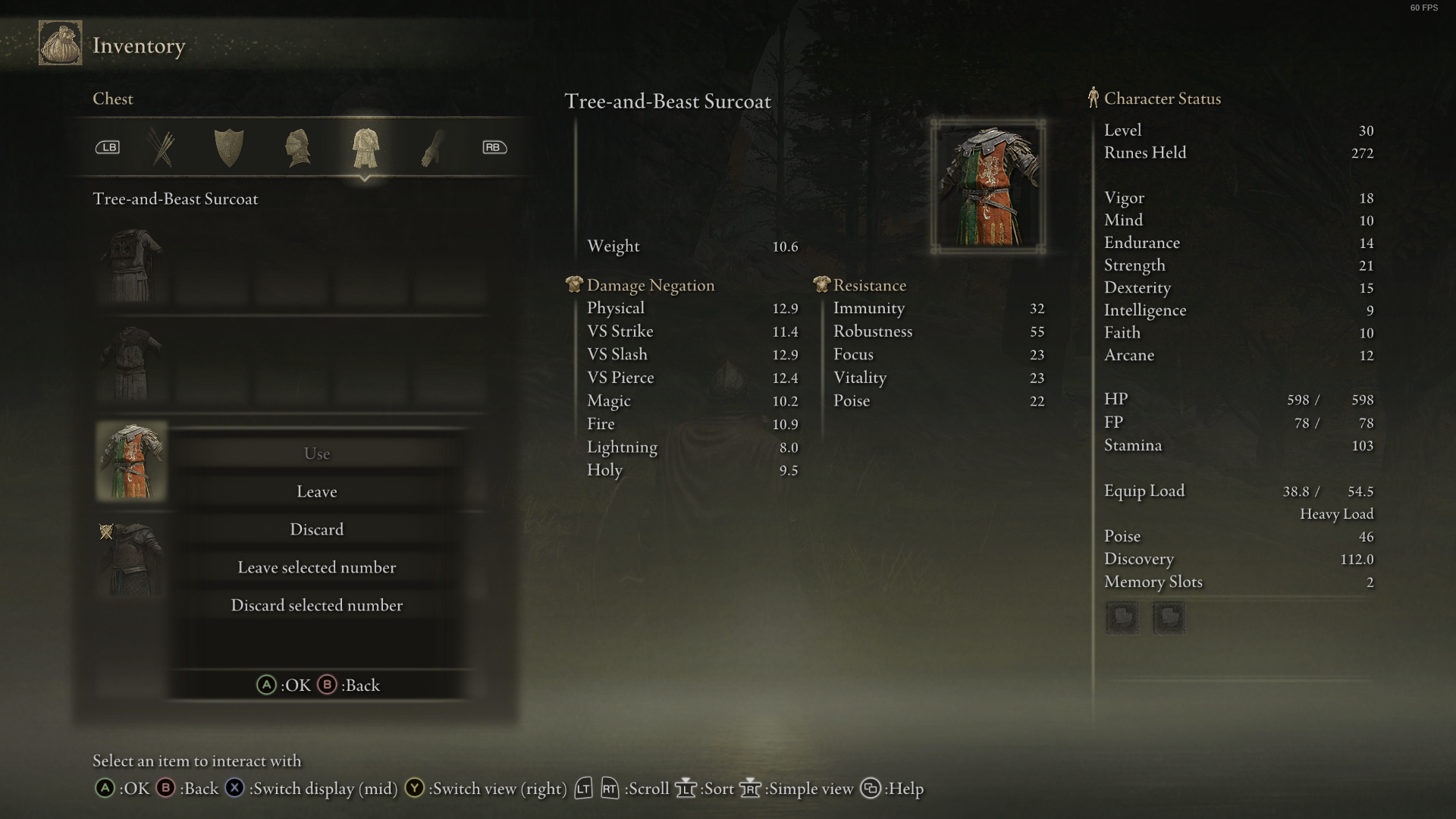This screenshot has width=1456, height=819.
Task: Click the Tree-and-Beast Surcoat preview image
Action: click(988, 187)
